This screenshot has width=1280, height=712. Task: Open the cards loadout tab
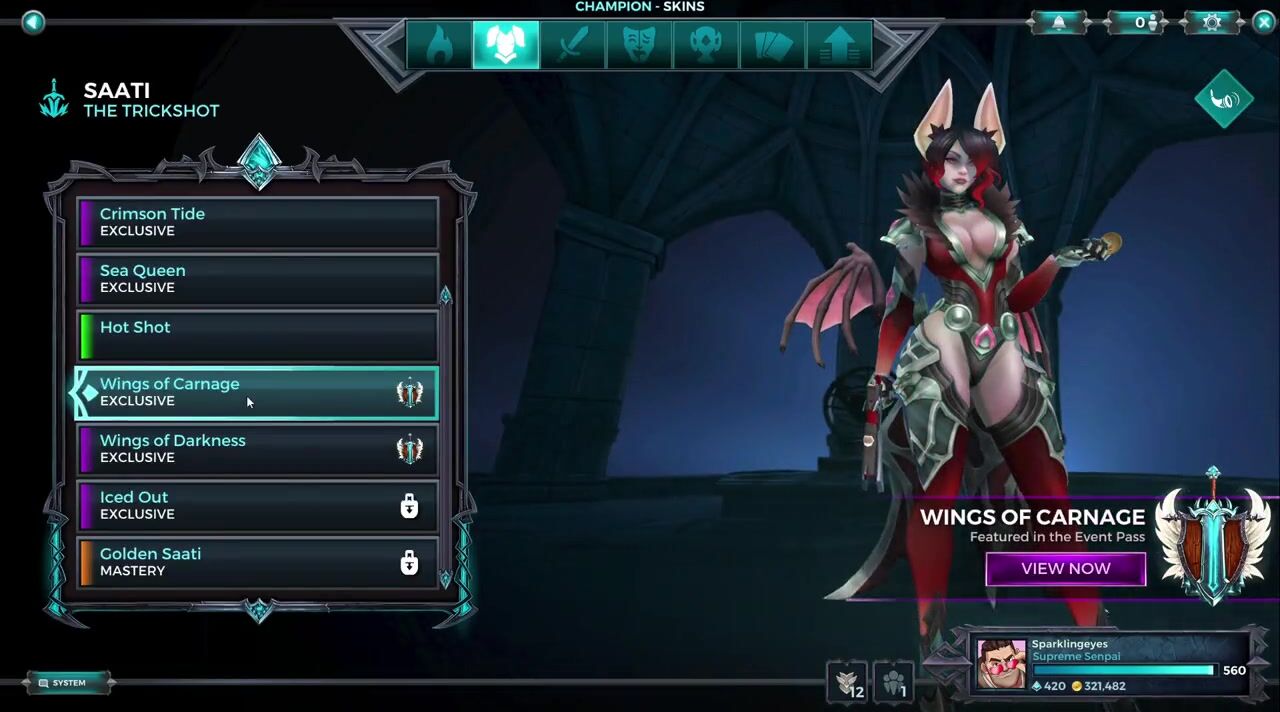point(772,45)
